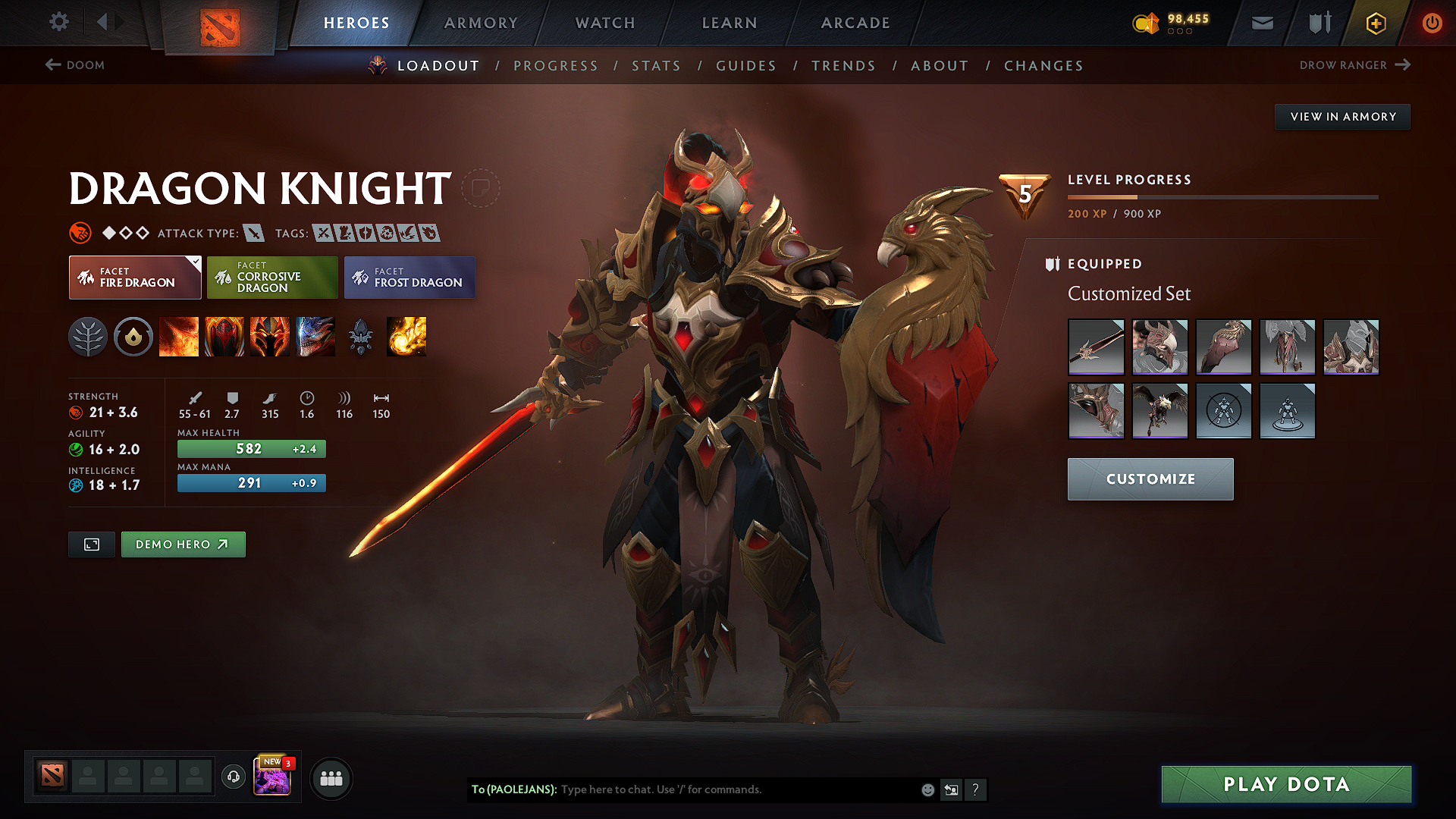The image size is (1456, 819).
Task: Switch to the STATS tab
Action: pos(656,66)
